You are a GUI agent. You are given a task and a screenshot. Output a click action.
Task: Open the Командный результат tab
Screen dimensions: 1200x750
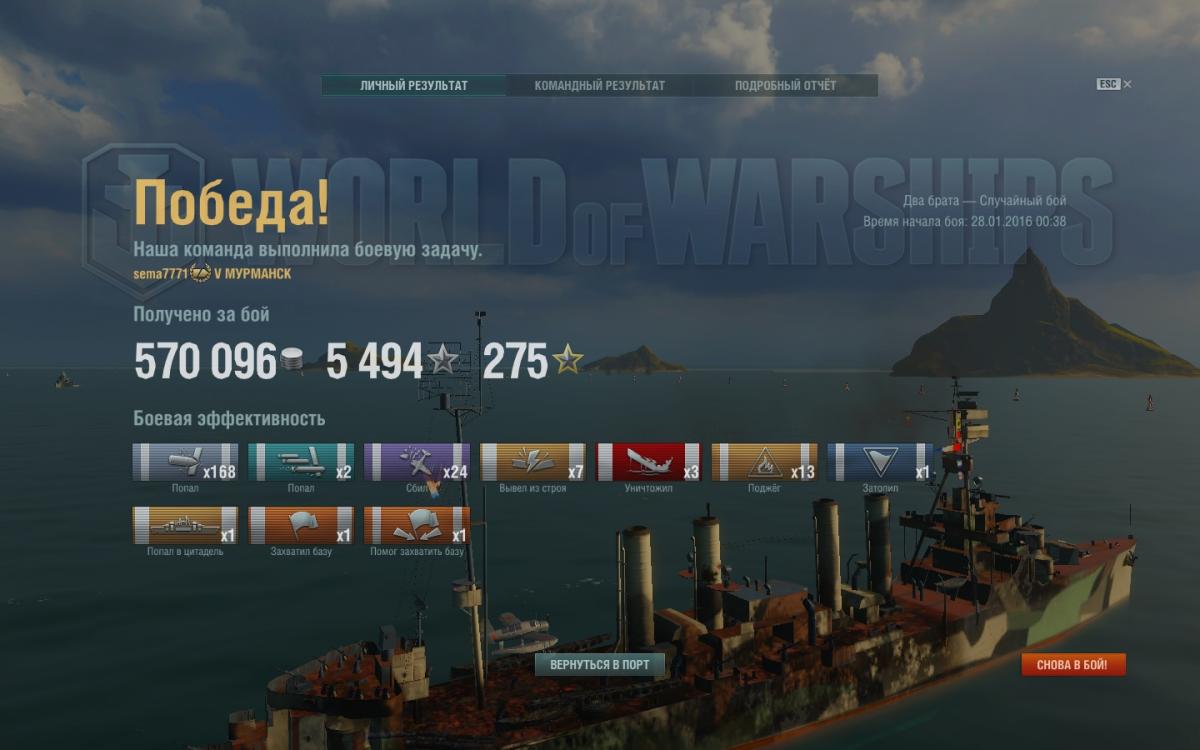tap(599, 86)
